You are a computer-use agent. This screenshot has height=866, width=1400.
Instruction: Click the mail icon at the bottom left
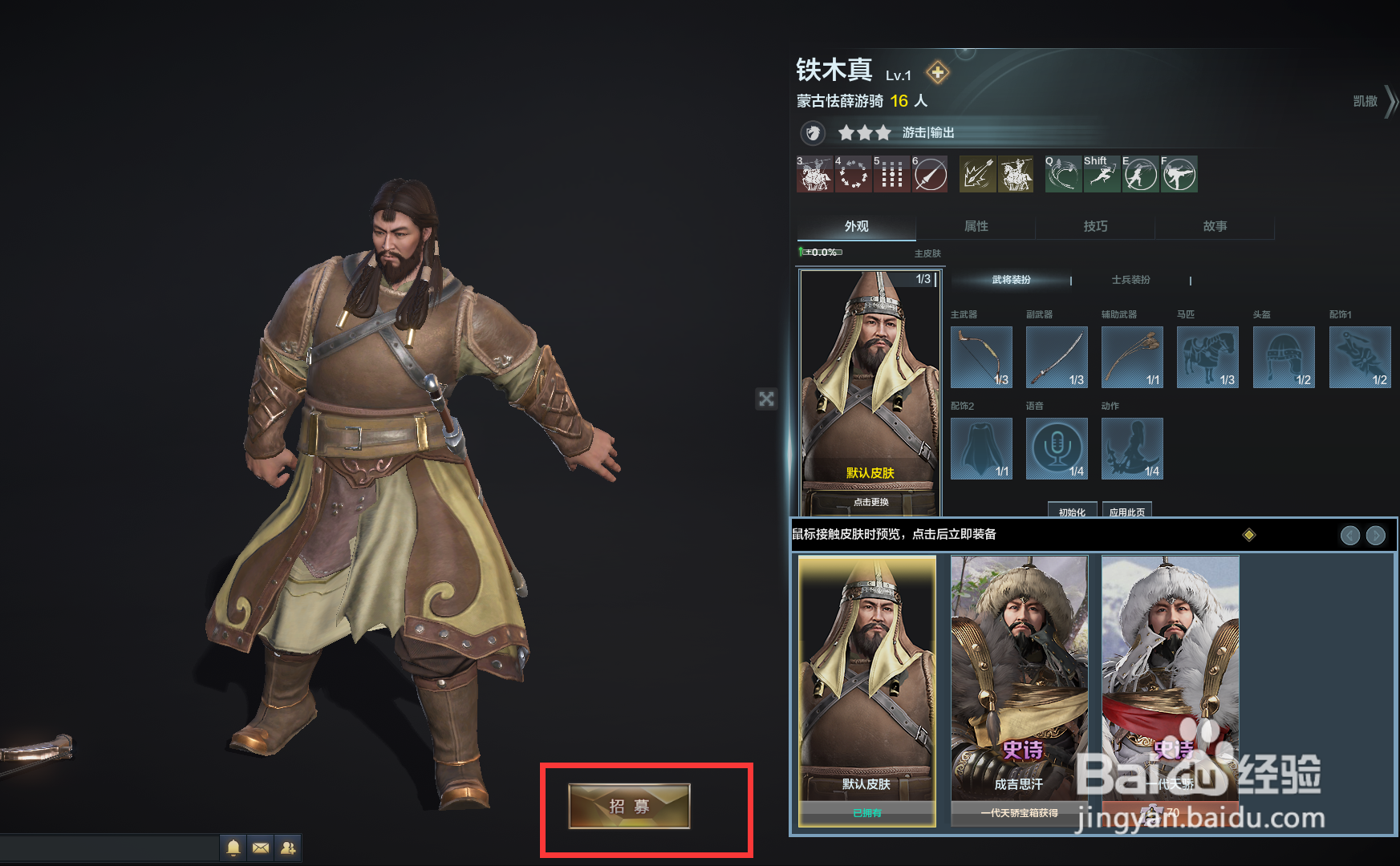click(x=260, y=847)
